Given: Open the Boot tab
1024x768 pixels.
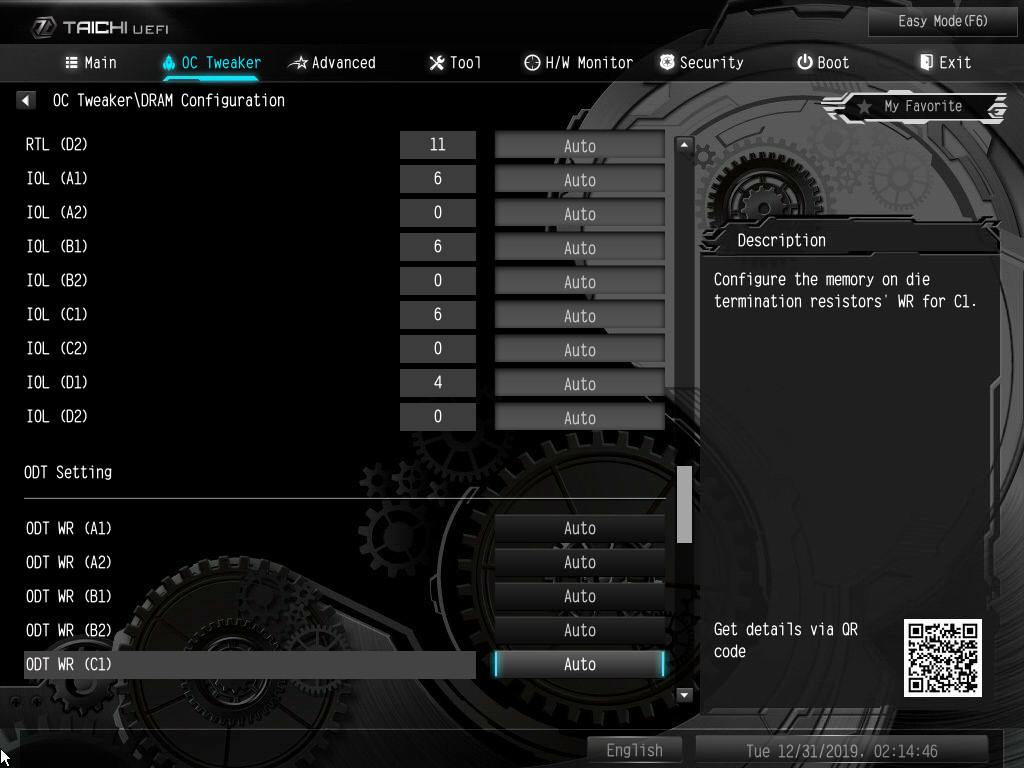Looking at the screenshot, I should (x=823, y=62).
